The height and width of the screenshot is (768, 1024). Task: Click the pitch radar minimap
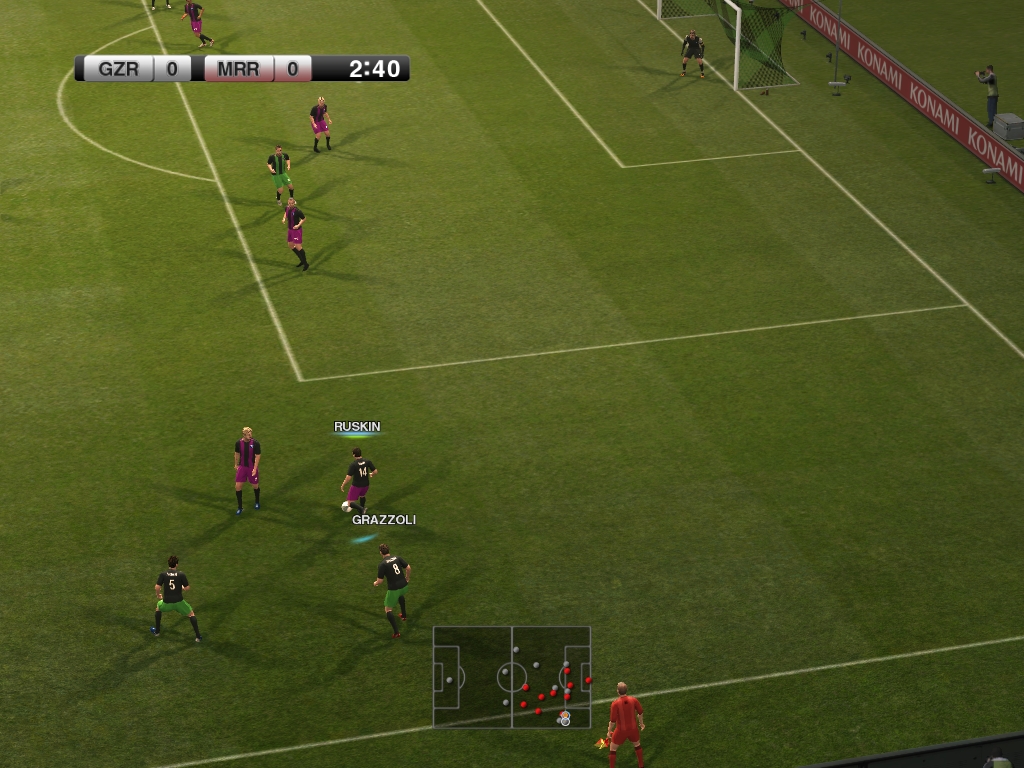[511, 677]
